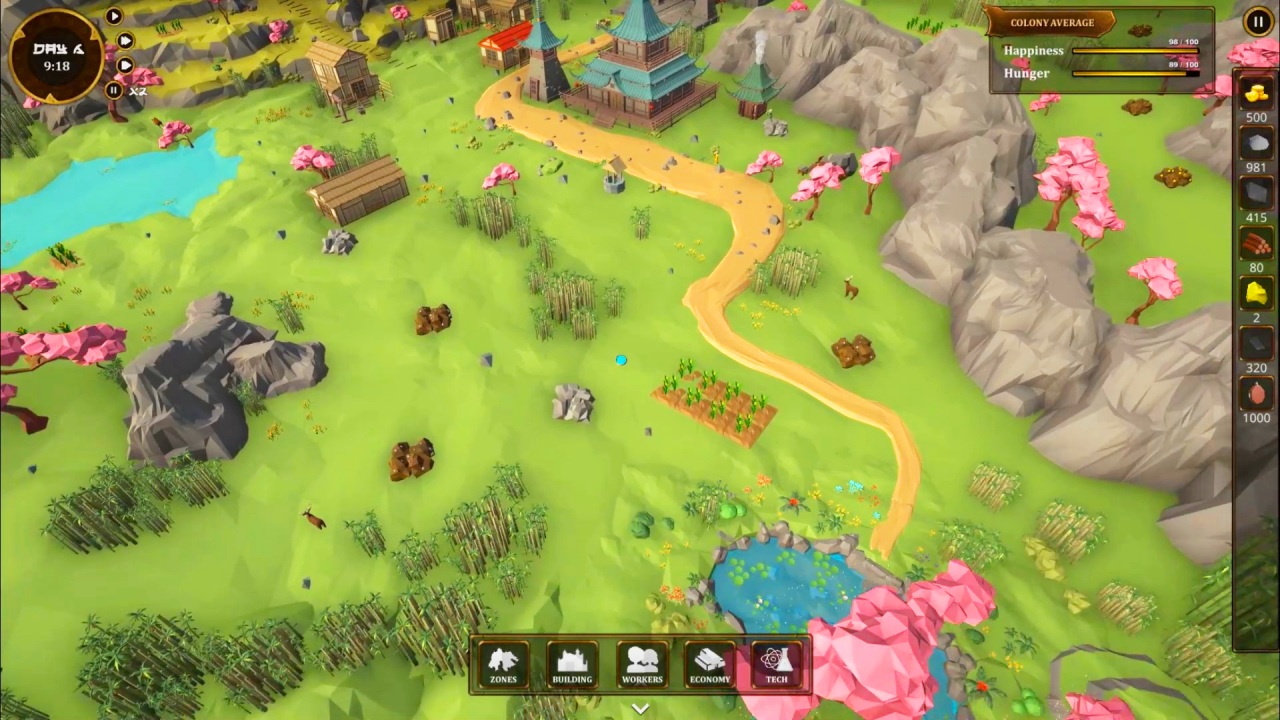
Task: Select the yellow gold nugget resource icon
Action: coord(1256,294)
